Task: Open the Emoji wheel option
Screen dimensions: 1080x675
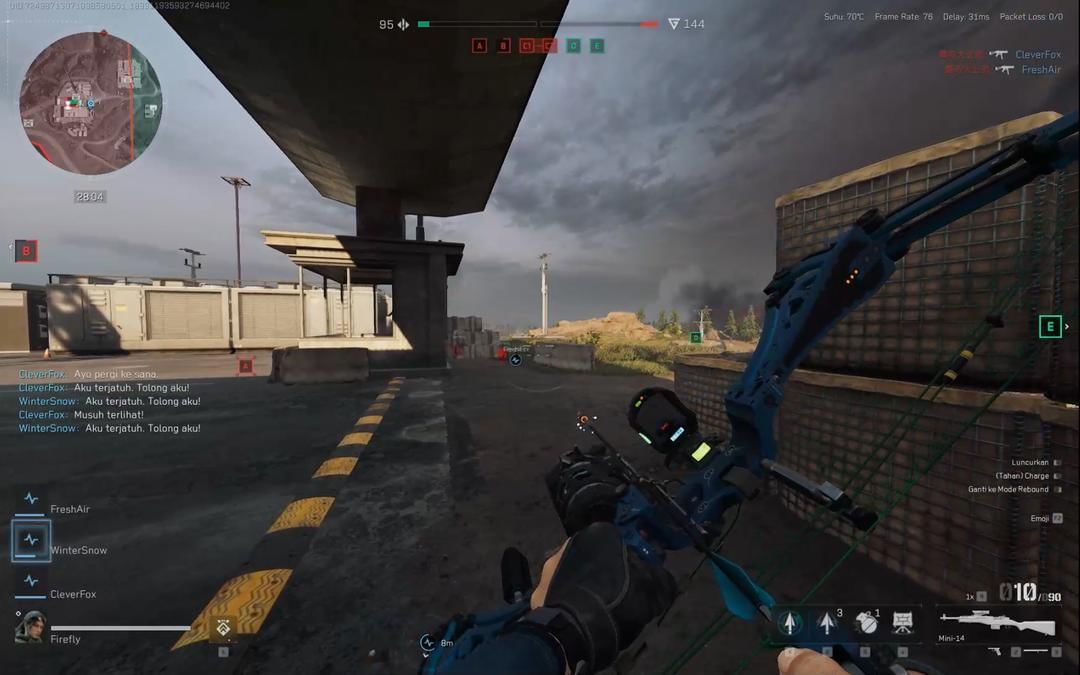Action: coord(1041,518)
